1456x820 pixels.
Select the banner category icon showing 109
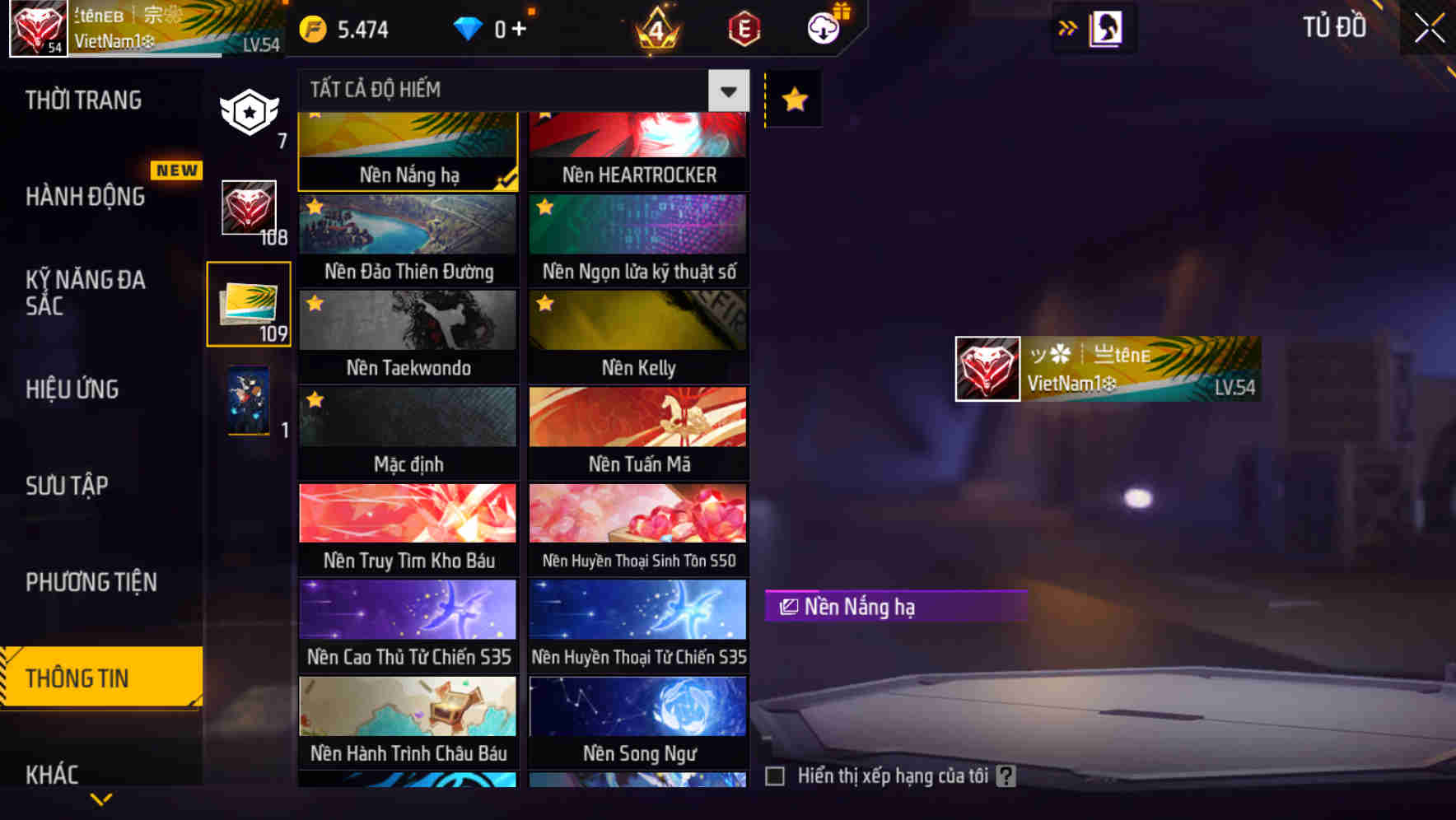point(249,305)
